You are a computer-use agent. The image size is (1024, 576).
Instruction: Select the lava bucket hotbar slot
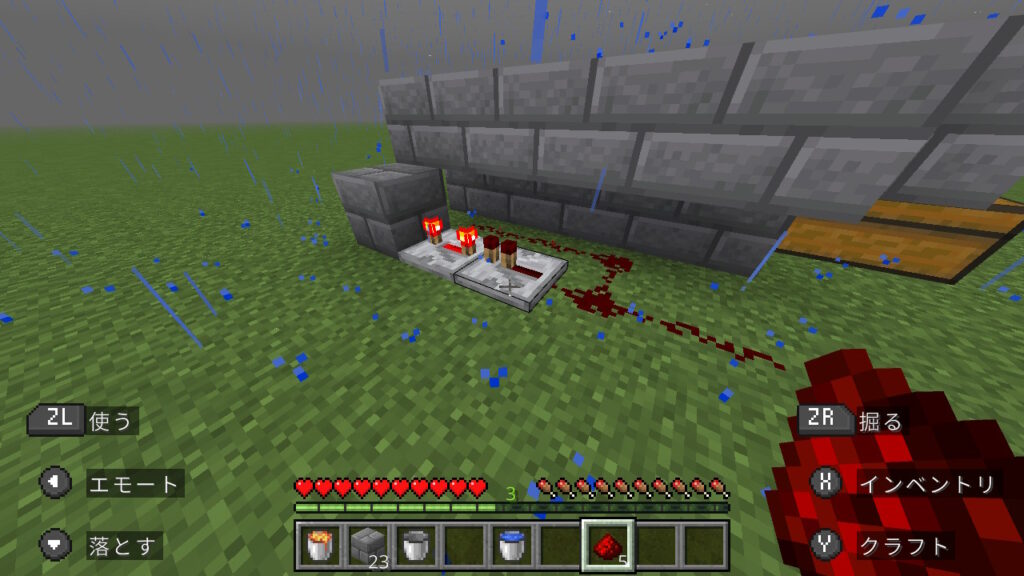tap(319, 545)
